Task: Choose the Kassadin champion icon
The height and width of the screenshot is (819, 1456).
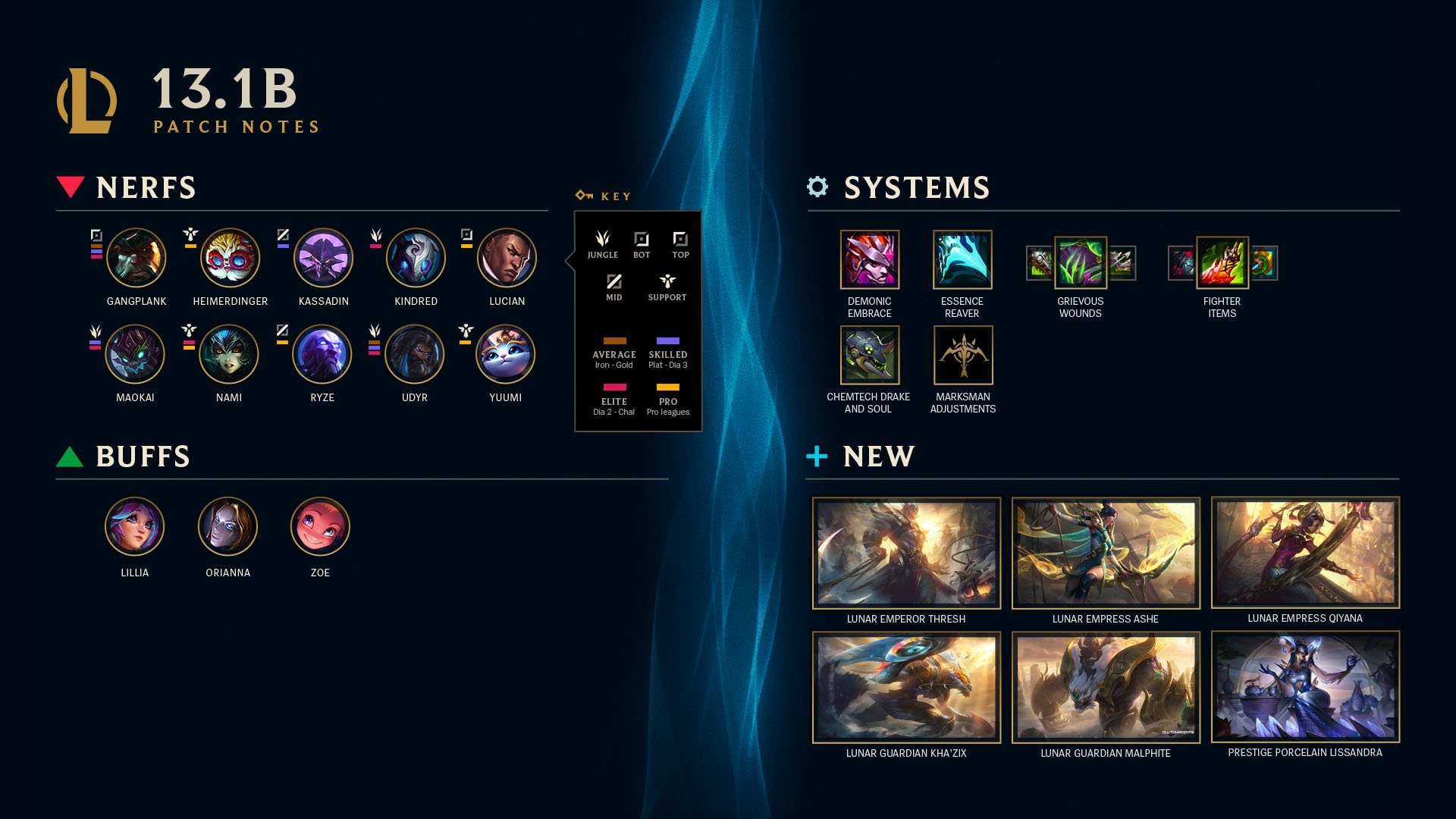Action: tap(323, 258)
